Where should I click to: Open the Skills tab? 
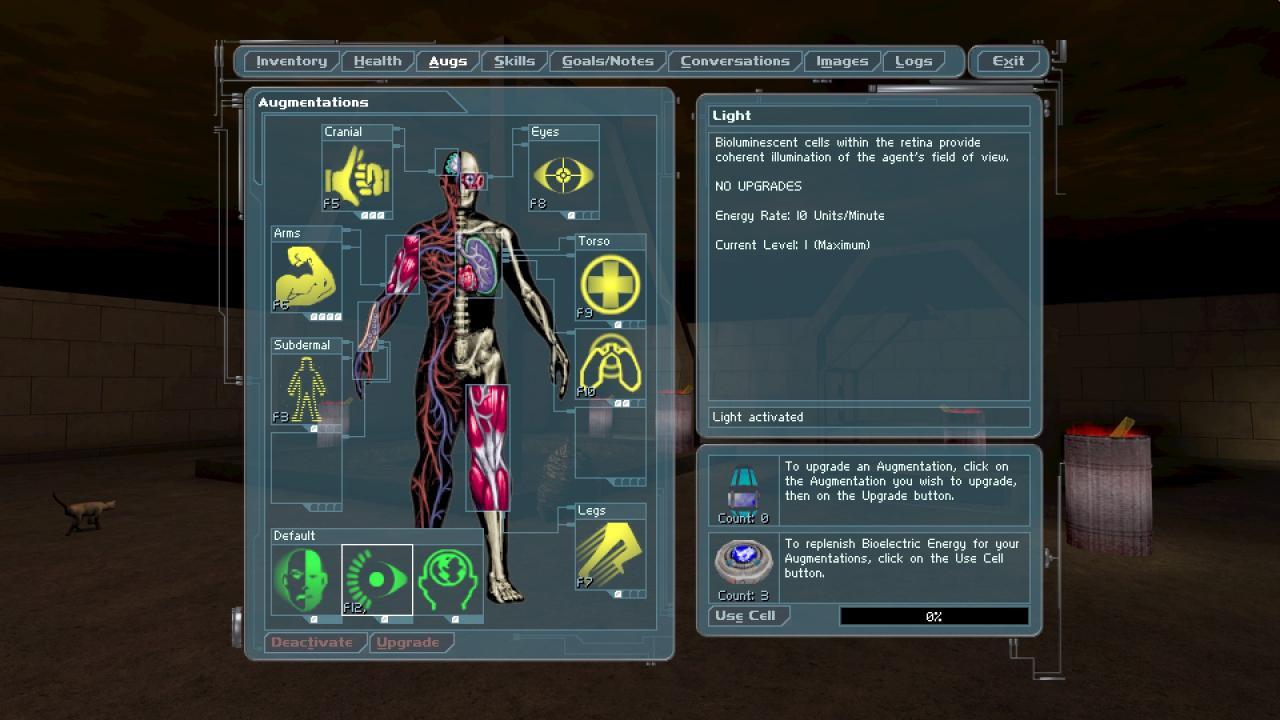point(514,62)
